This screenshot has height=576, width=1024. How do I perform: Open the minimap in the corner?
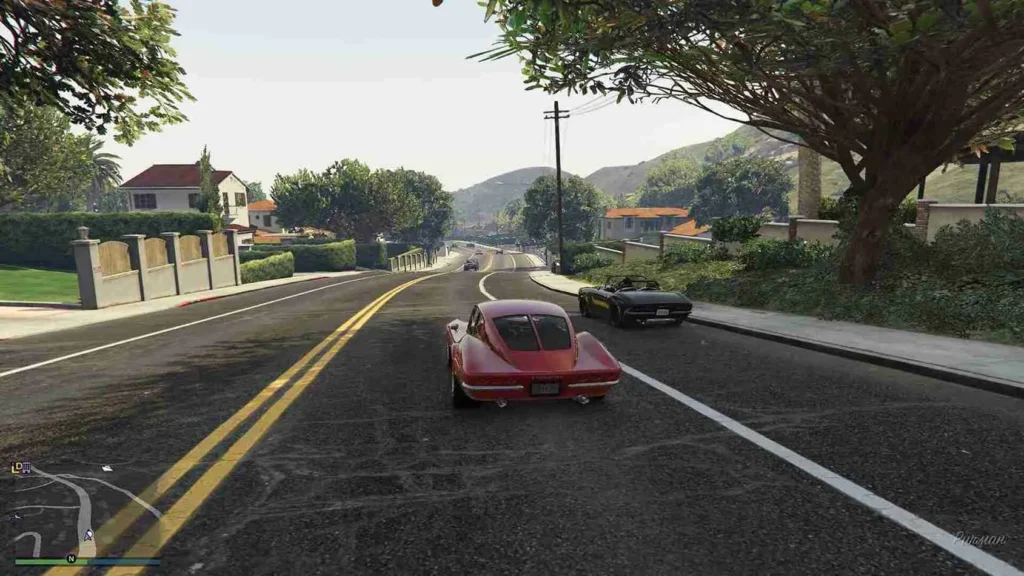85,510
